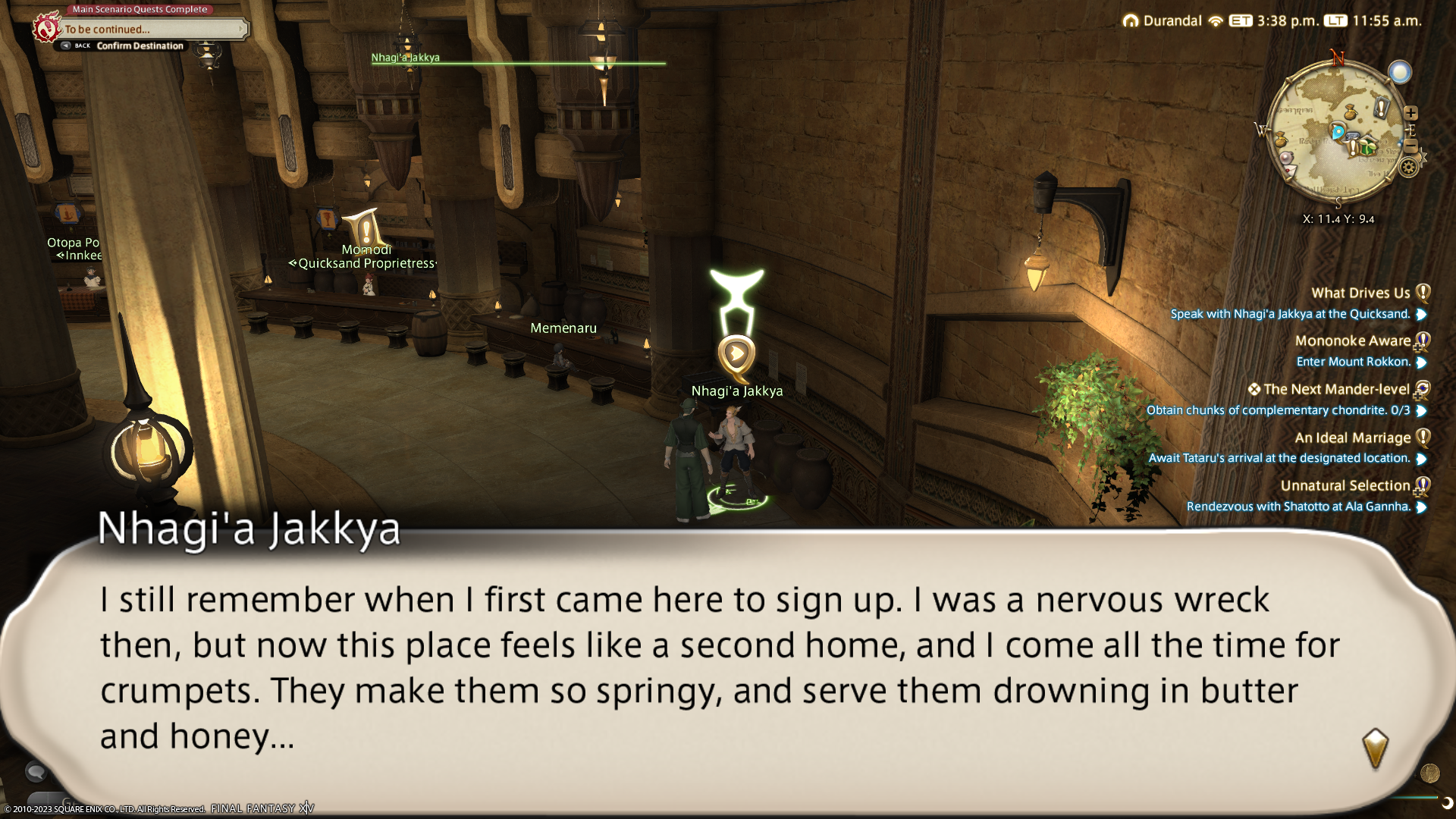Open the 'Unnatural Selection' quest entry
The image size is (1456, 819).
click(1345, 486)
